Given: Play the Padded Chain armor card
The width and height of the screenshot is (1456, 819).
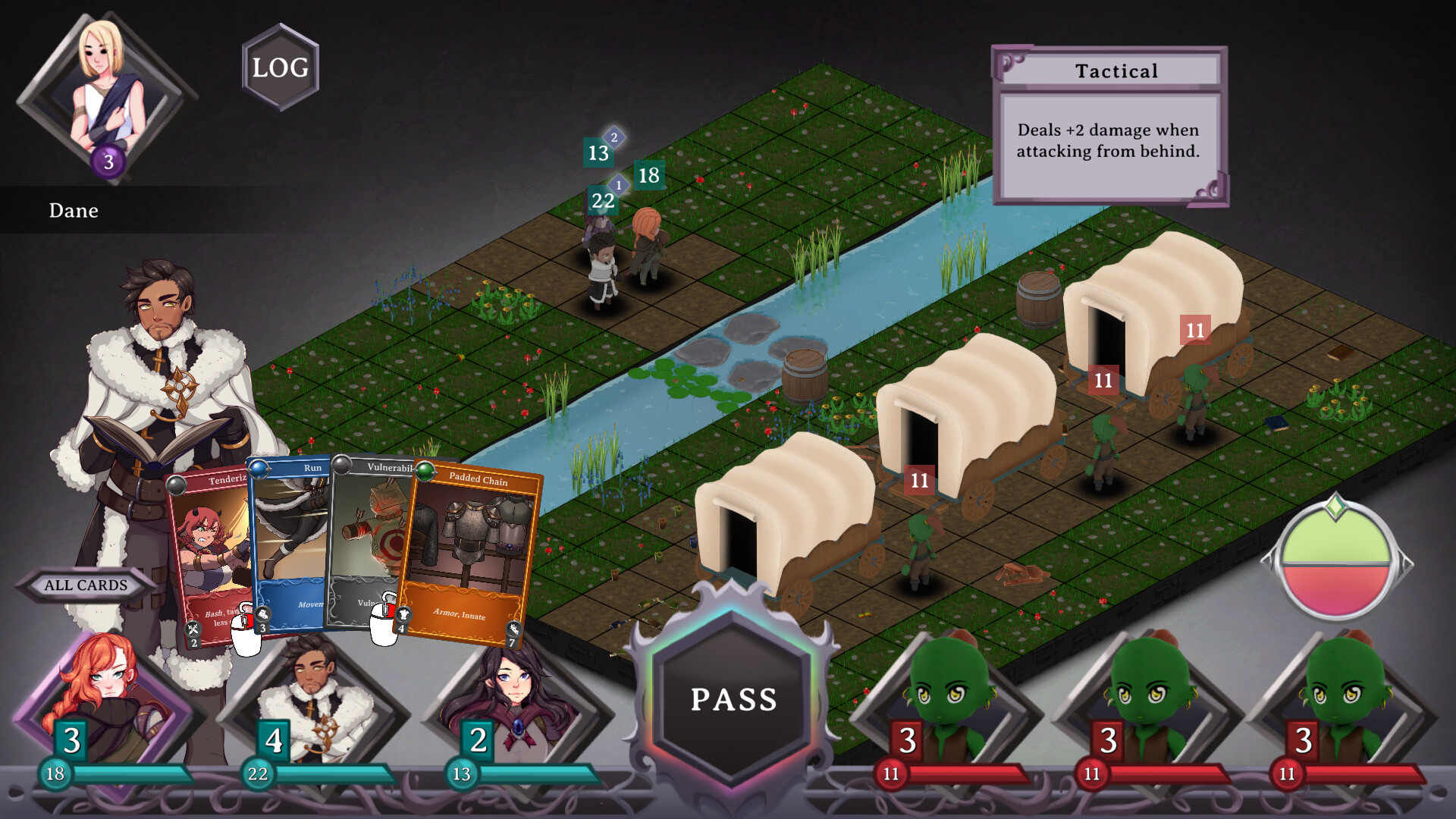Looking at the screenshot, I should (474, 546).
